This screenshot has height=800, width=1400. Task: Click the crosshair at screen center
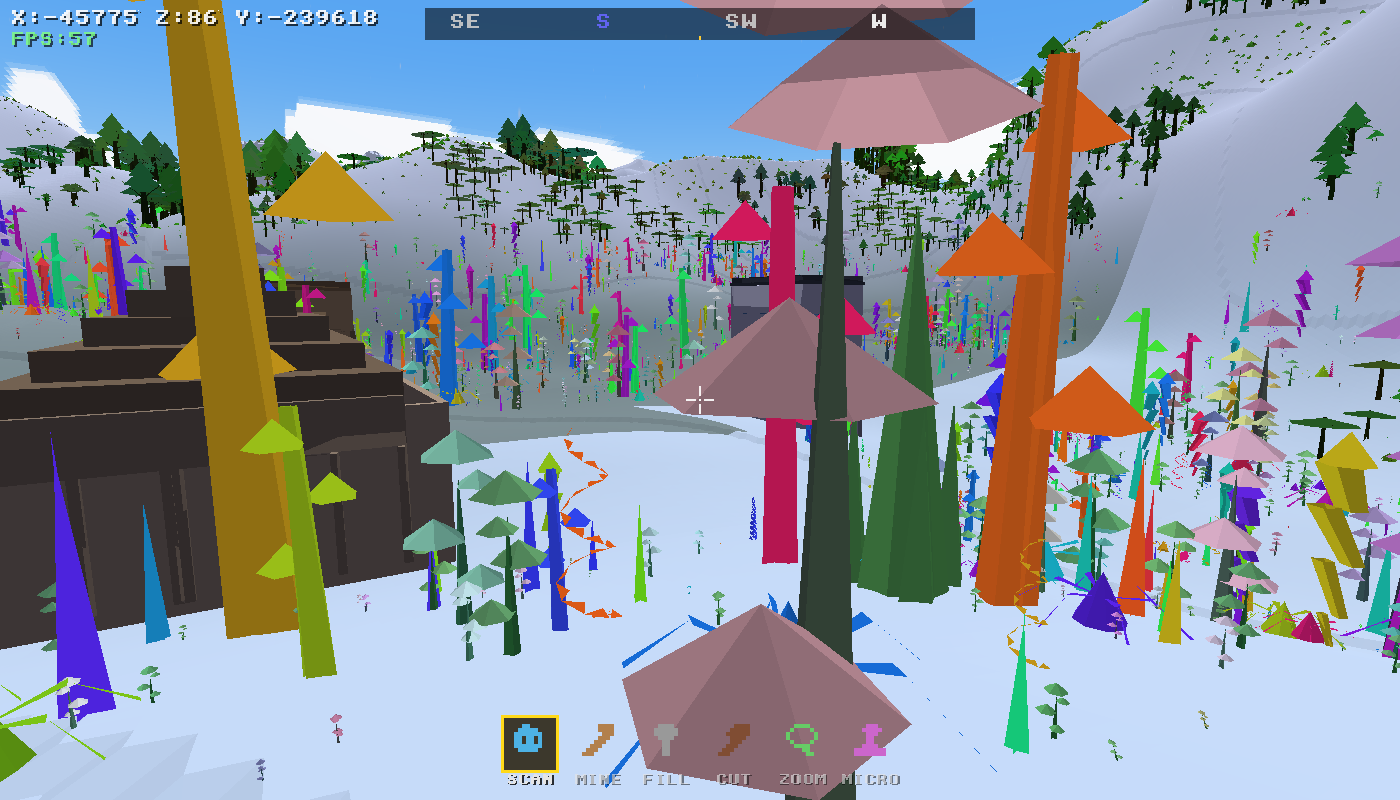[x=700, y=400]
